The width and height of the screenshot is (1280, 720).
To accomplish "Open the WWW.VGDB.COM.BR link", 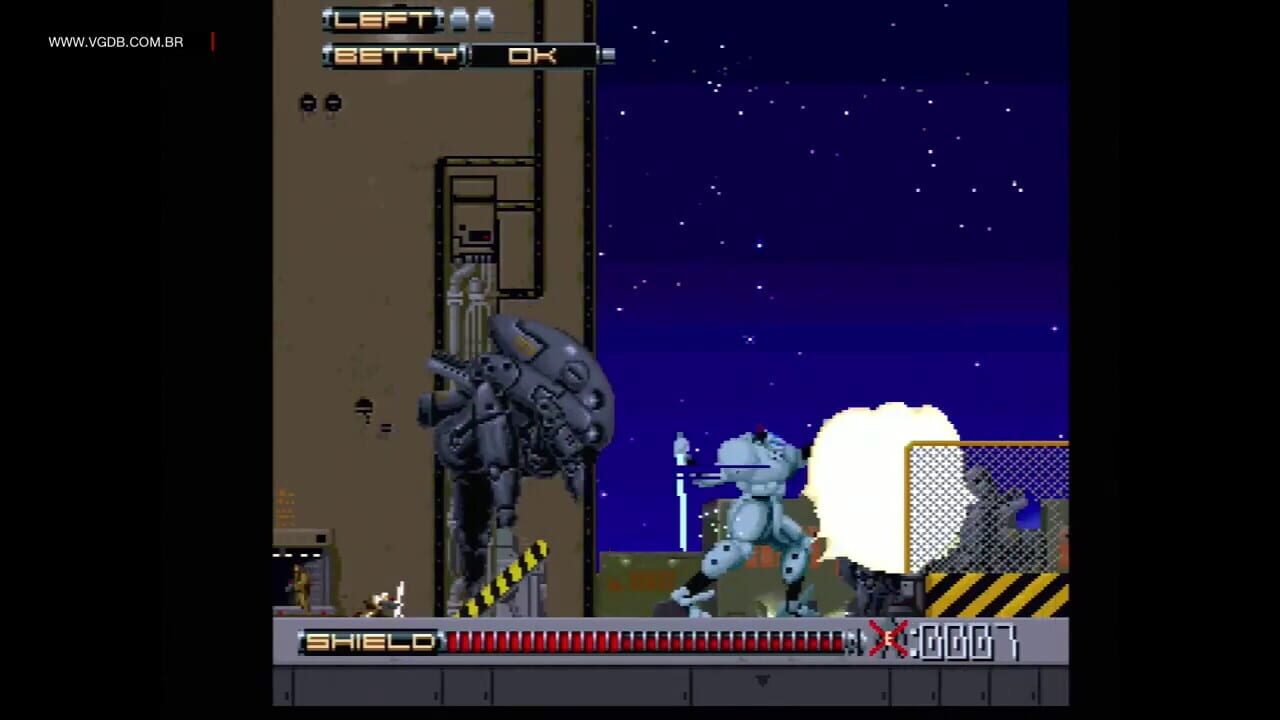I will point(116,42).
